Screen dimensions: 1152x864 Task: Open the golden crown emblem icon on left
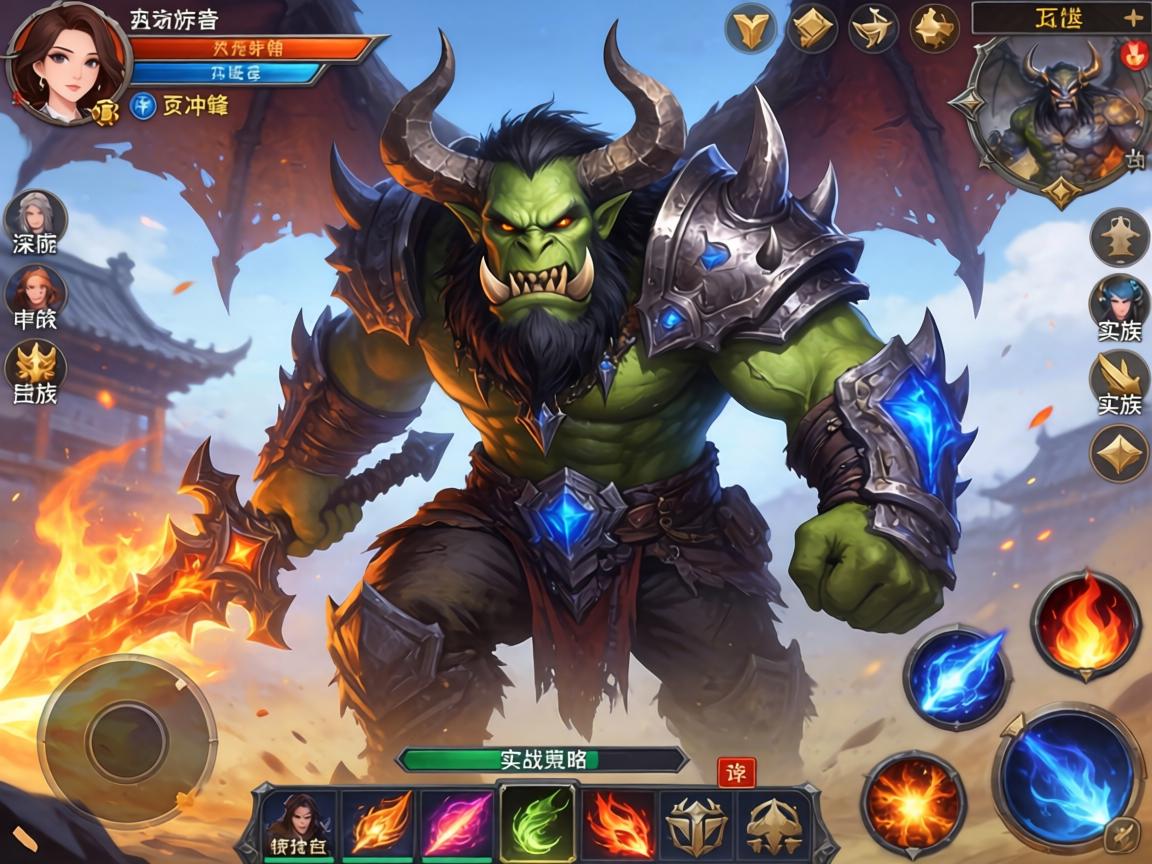(36, 365)
